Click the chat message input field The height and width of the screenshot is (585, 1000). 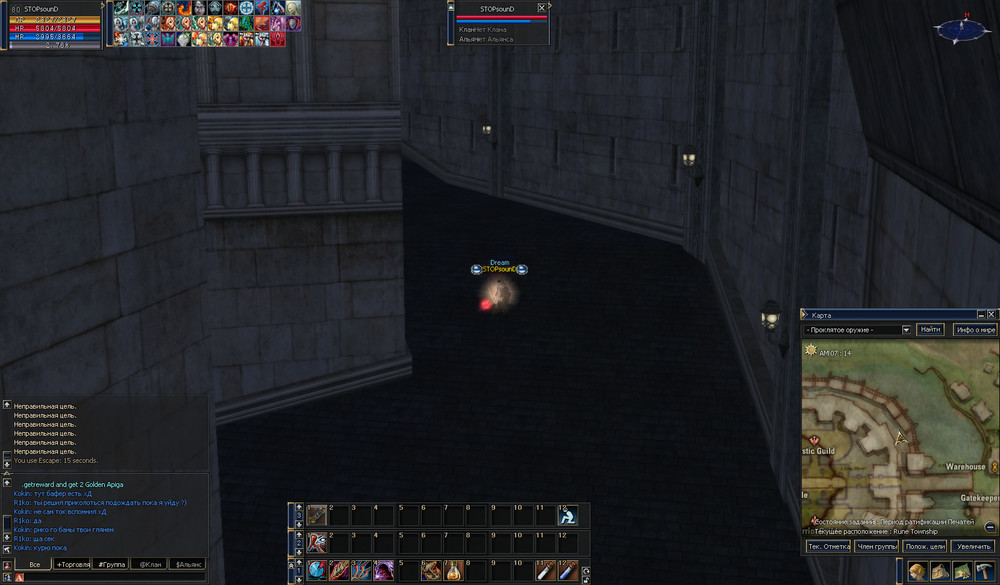(110, 577)
